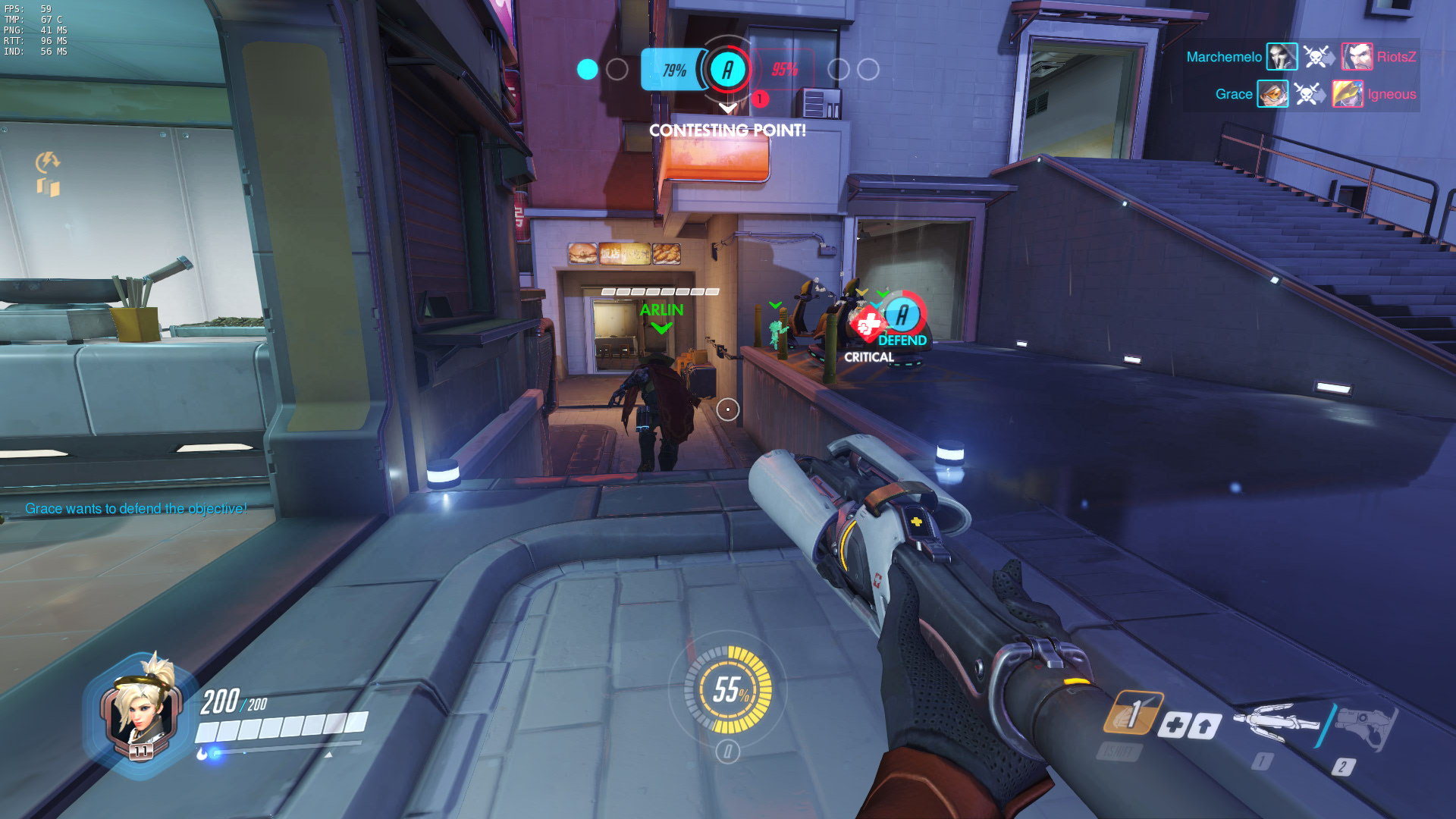Click the Grace wants to defend message
This screenshot has width=1456, height=819.
click(135, 509)
